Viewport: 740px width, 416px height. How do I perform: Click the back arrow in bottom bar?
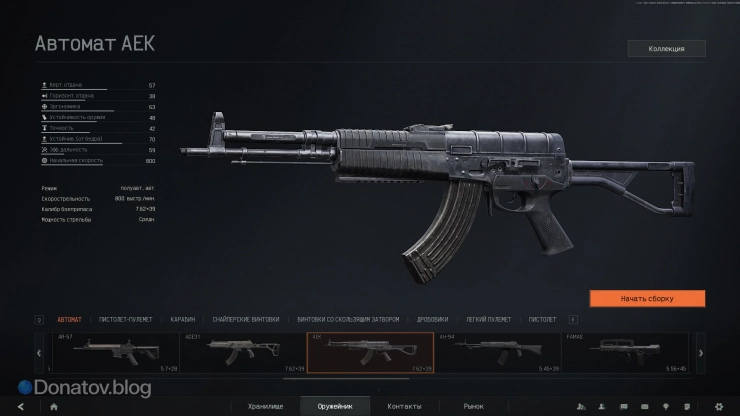pyautogui.click(x=18, y=407)
